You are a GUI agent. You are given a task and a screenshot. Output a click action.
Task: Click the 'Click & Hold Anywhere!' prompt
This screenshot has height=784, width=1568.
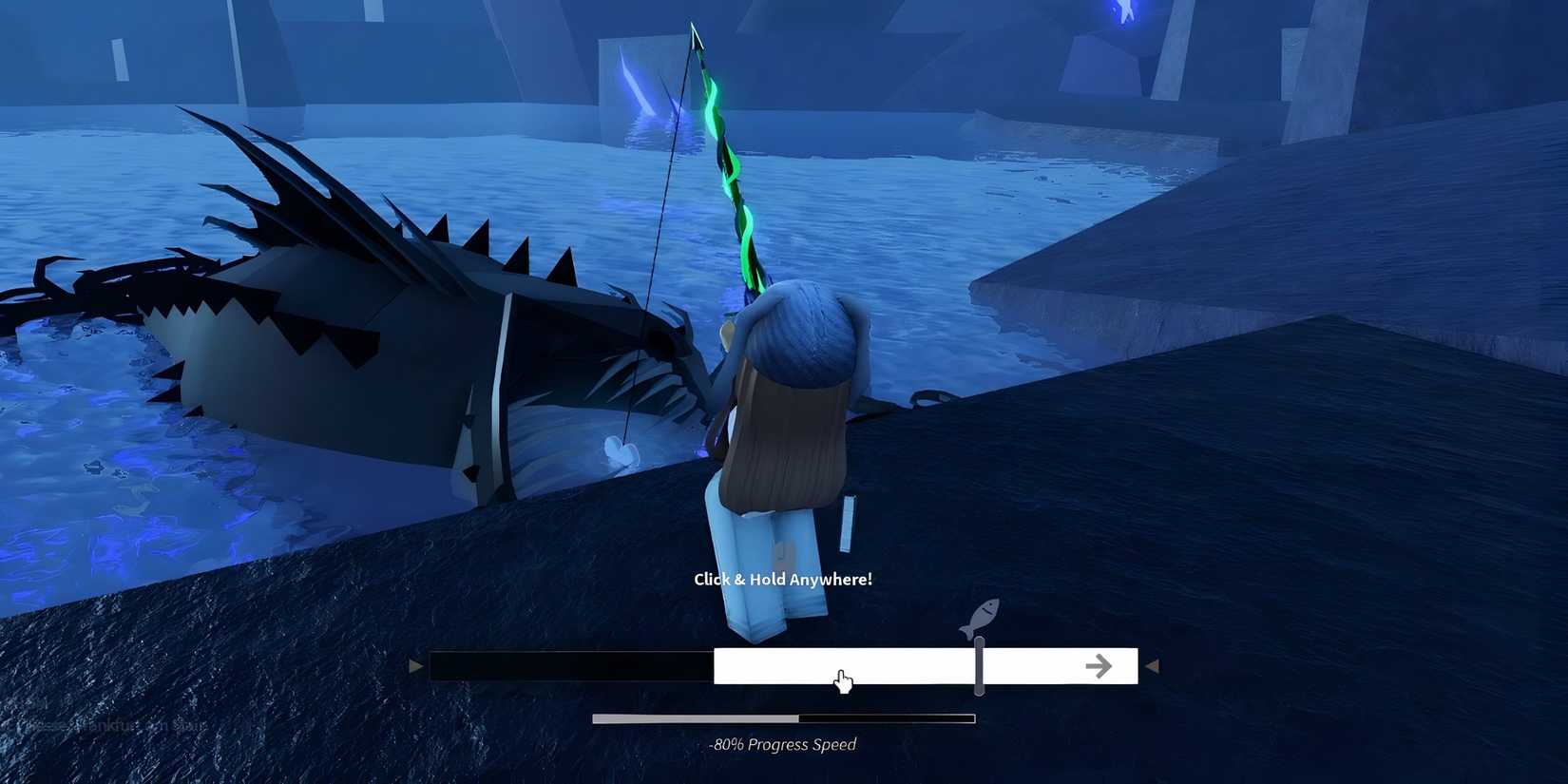click(782, 579)
